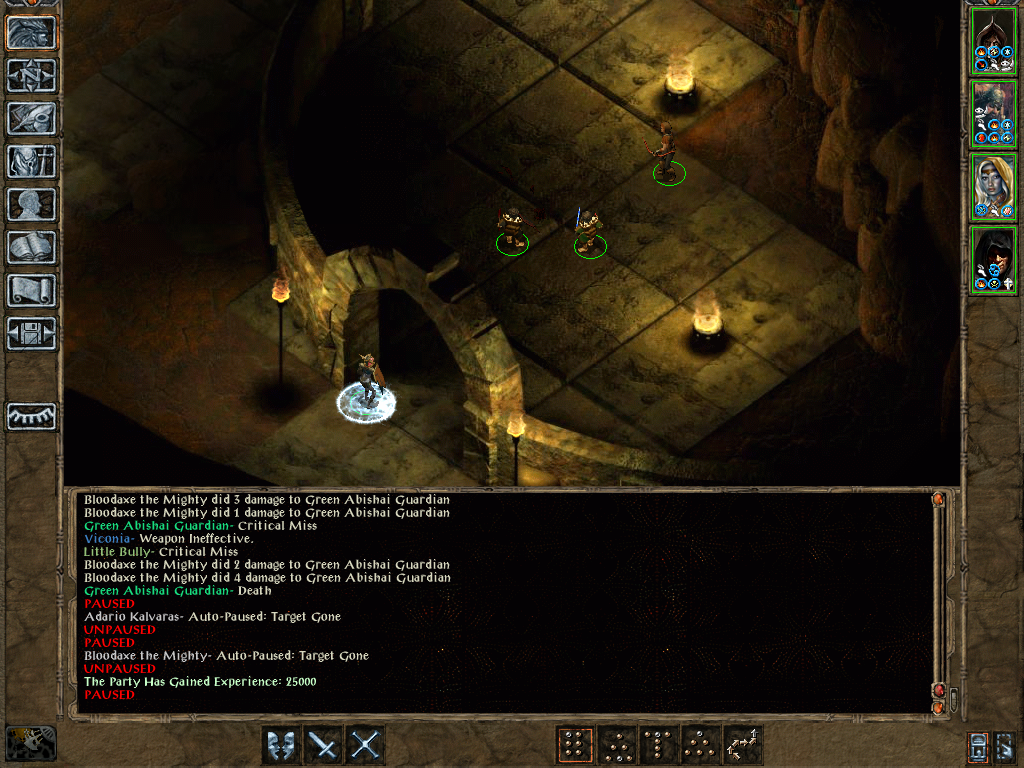Open the priest scroll button
The image size is (1024, 768).
click(x=31, y=291)
